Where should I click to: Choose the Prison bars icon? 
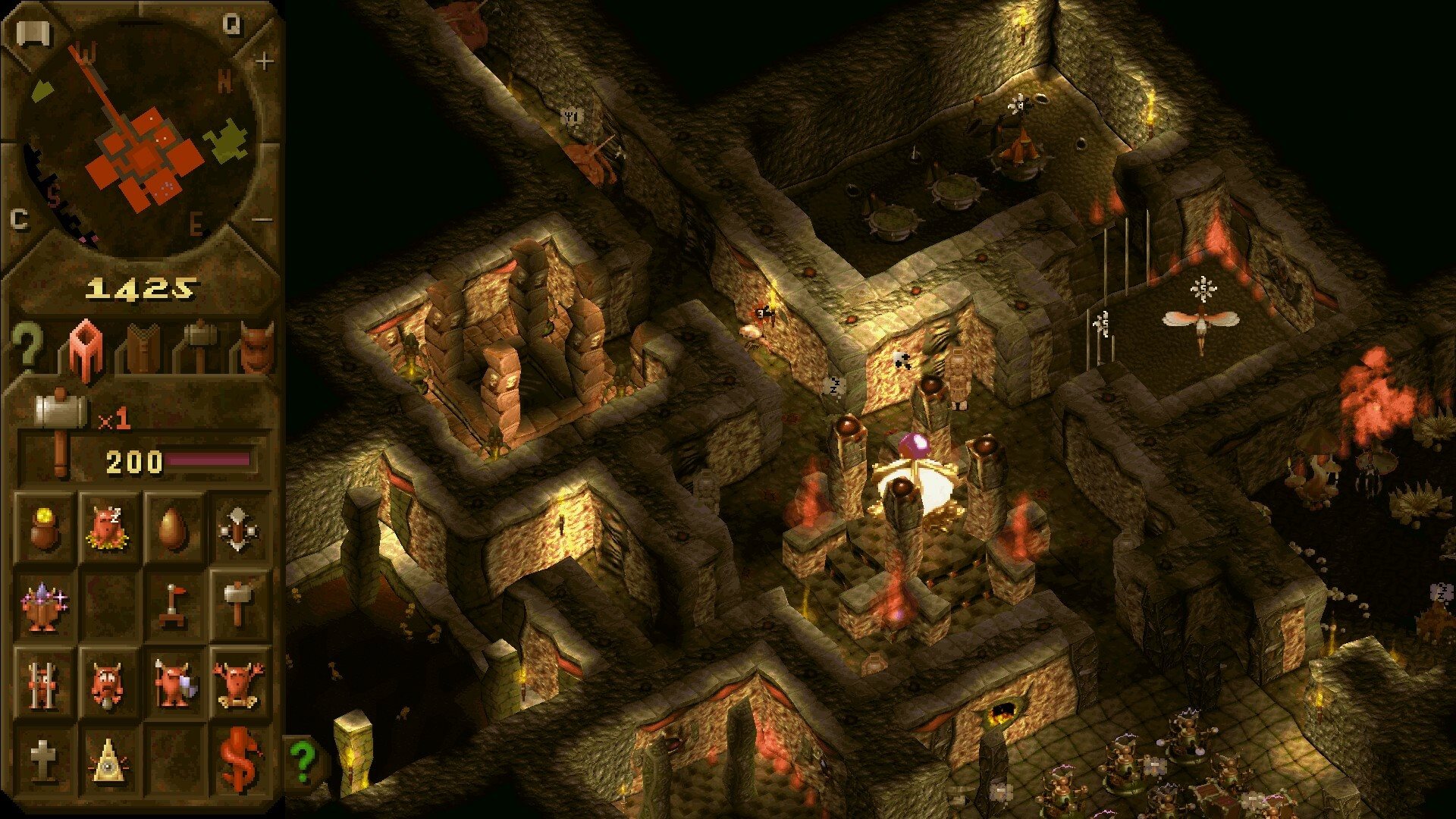tap(44, 682)
